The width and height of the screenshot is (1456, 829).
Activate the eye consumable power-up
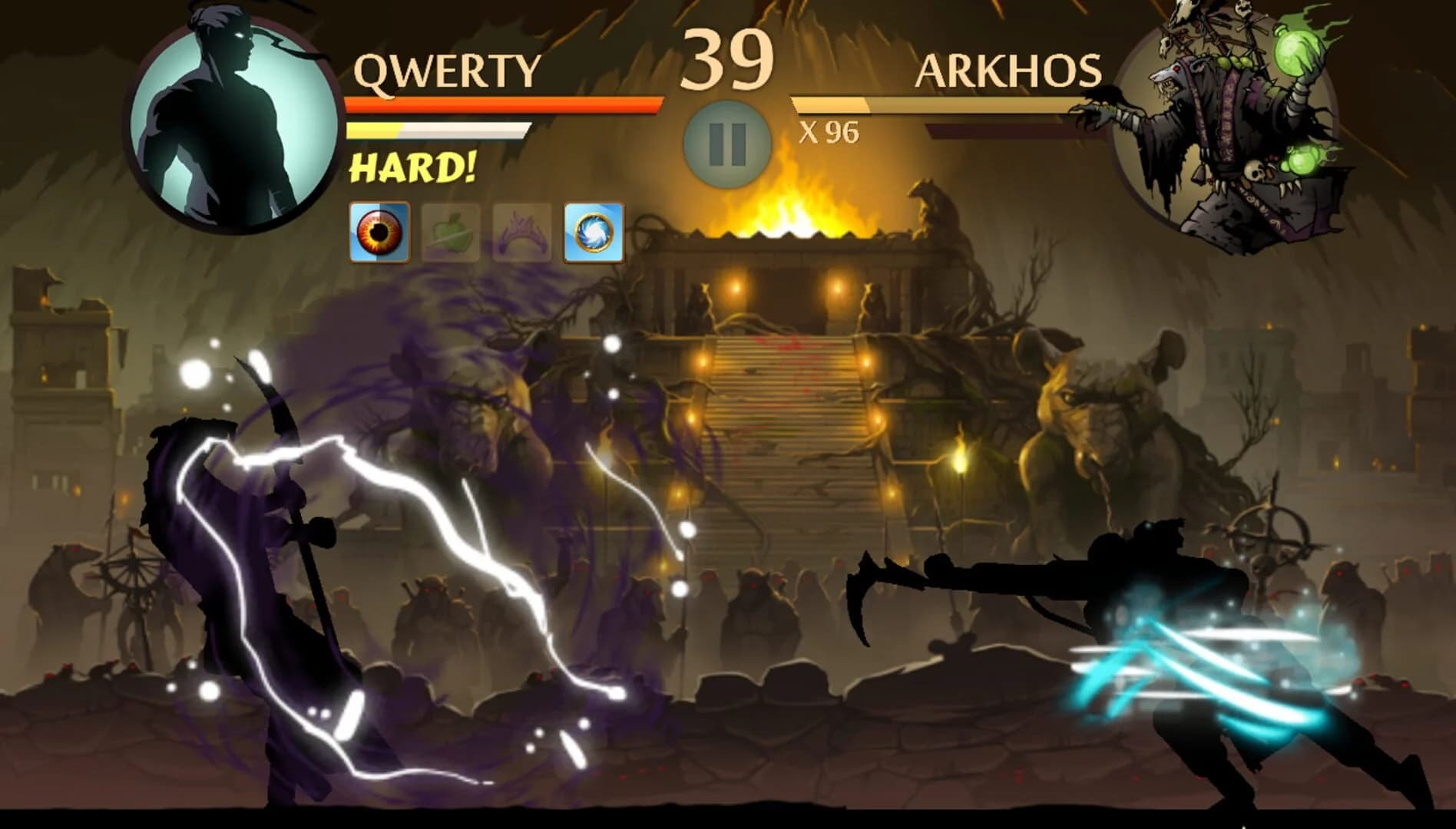[x=379, y=229]
